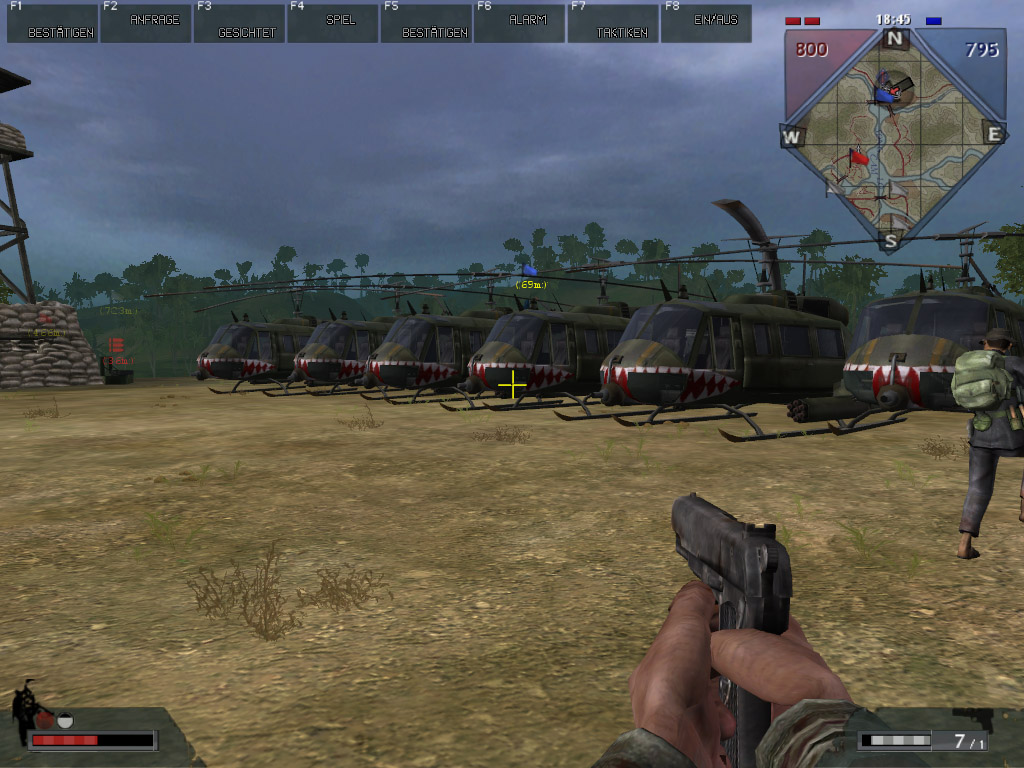
Task: Click the W compass marker on minimap
Action: click(792, 136)
